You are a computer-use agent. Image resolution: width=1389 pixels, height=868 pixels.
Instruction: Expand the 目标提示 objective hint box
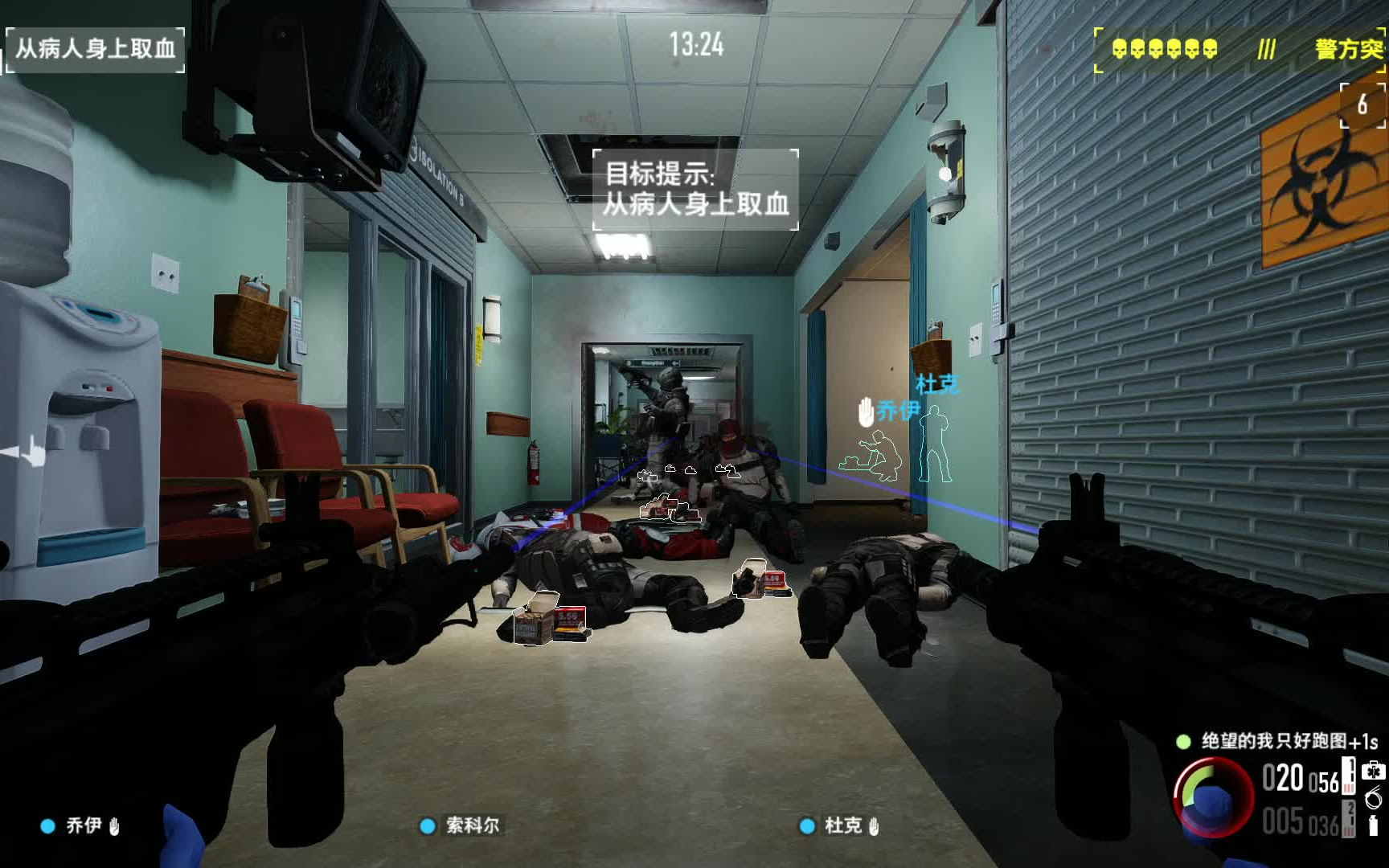click(696, 190)
